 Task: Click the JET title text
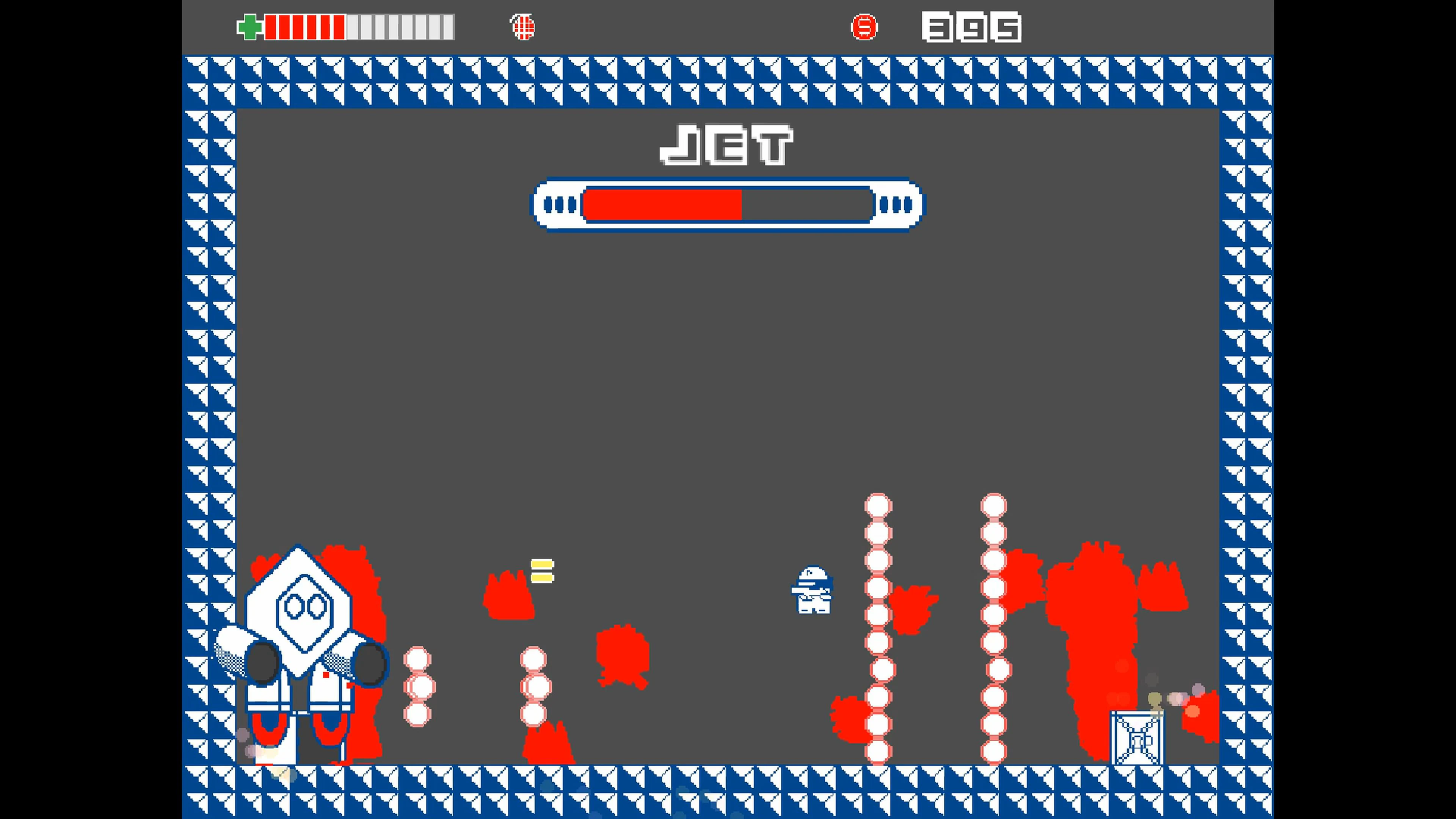click(x=727, y=144)
